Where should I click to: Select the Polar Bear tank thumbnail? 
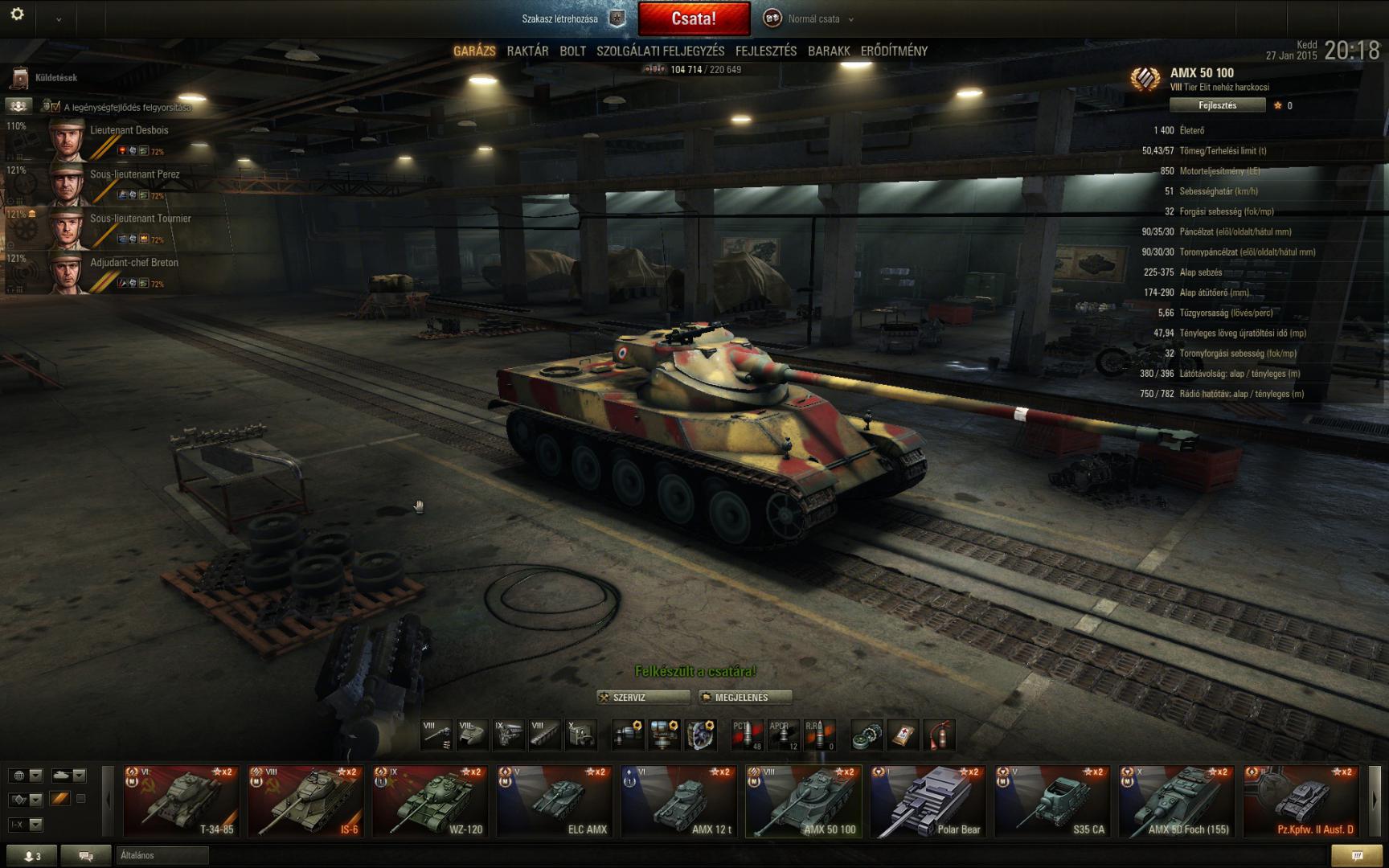(x=927, y=801)
